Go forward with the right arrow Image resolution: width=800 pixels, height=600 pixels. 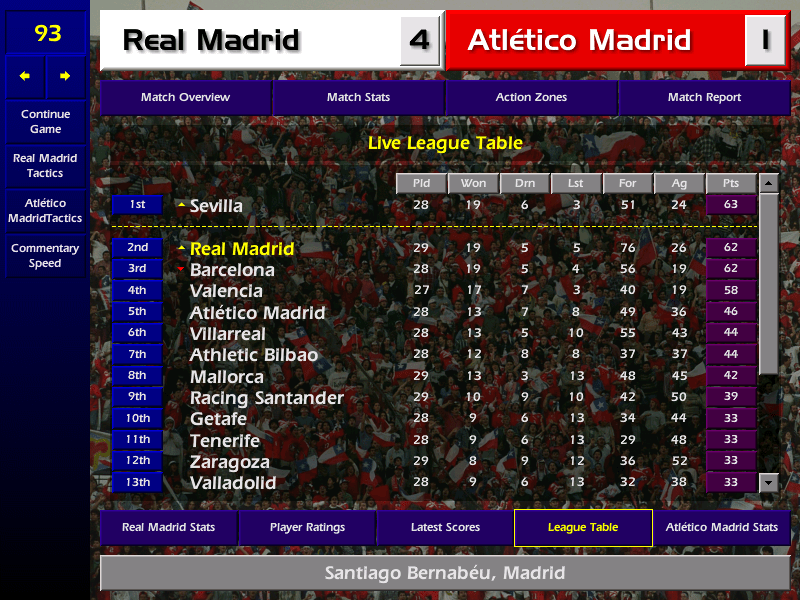[66, 76]
